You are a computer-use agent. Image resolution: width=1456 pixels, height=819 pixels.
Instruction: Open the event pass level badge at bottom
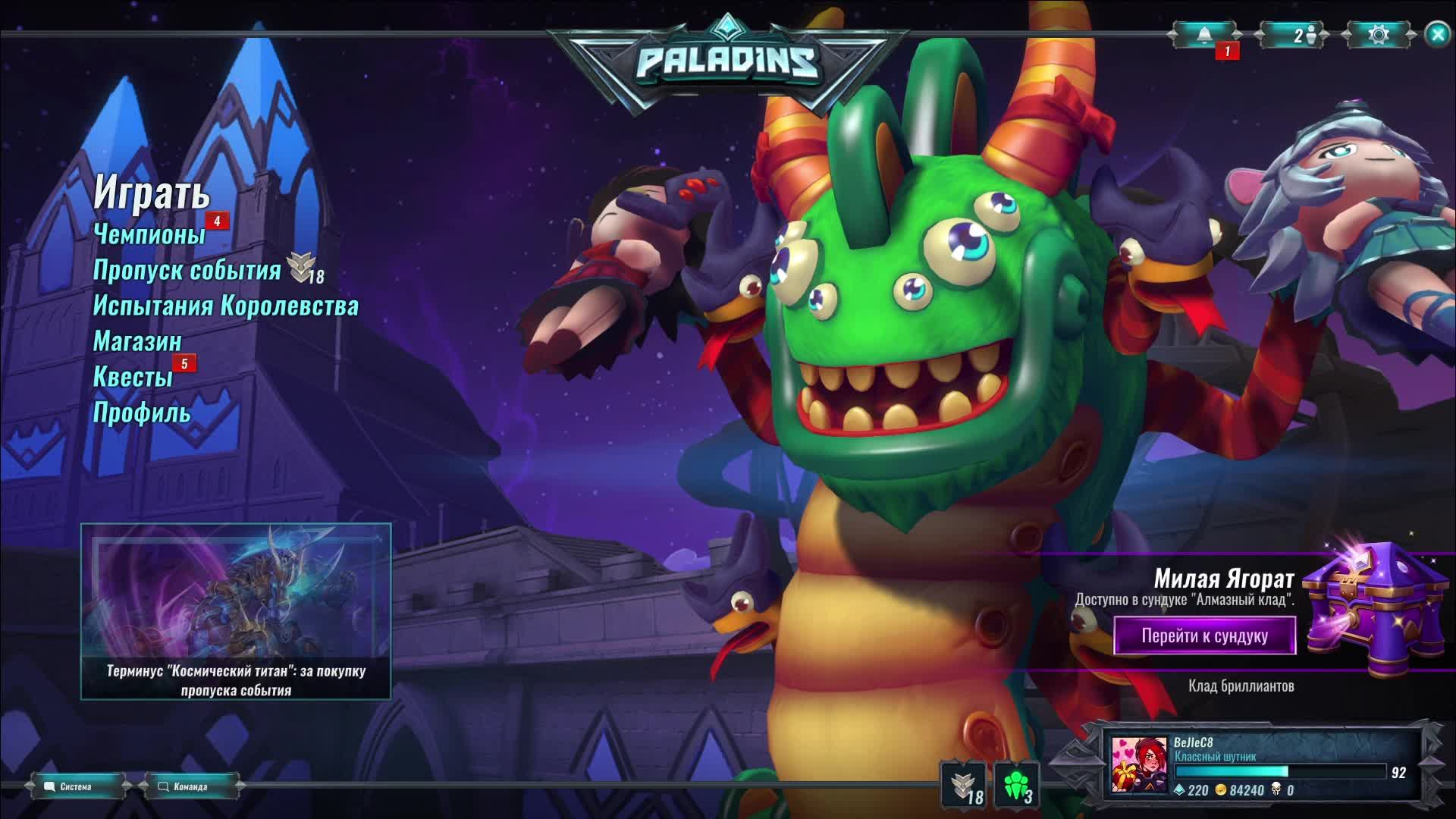point(964,785)
